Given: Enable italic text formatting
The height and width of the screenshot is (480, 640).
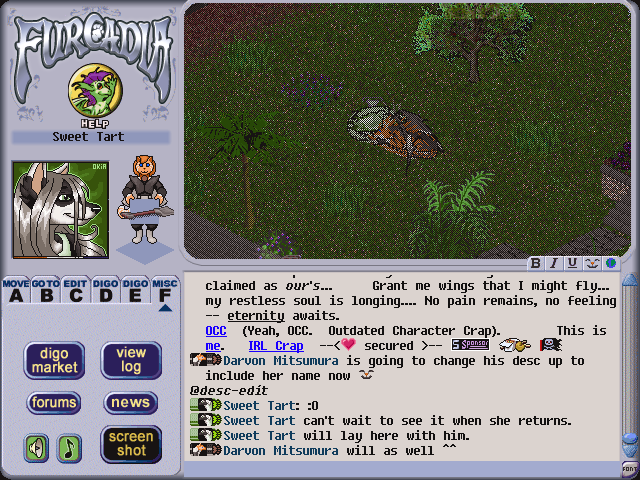Looking at the screenshot, I should coord(554,263).
